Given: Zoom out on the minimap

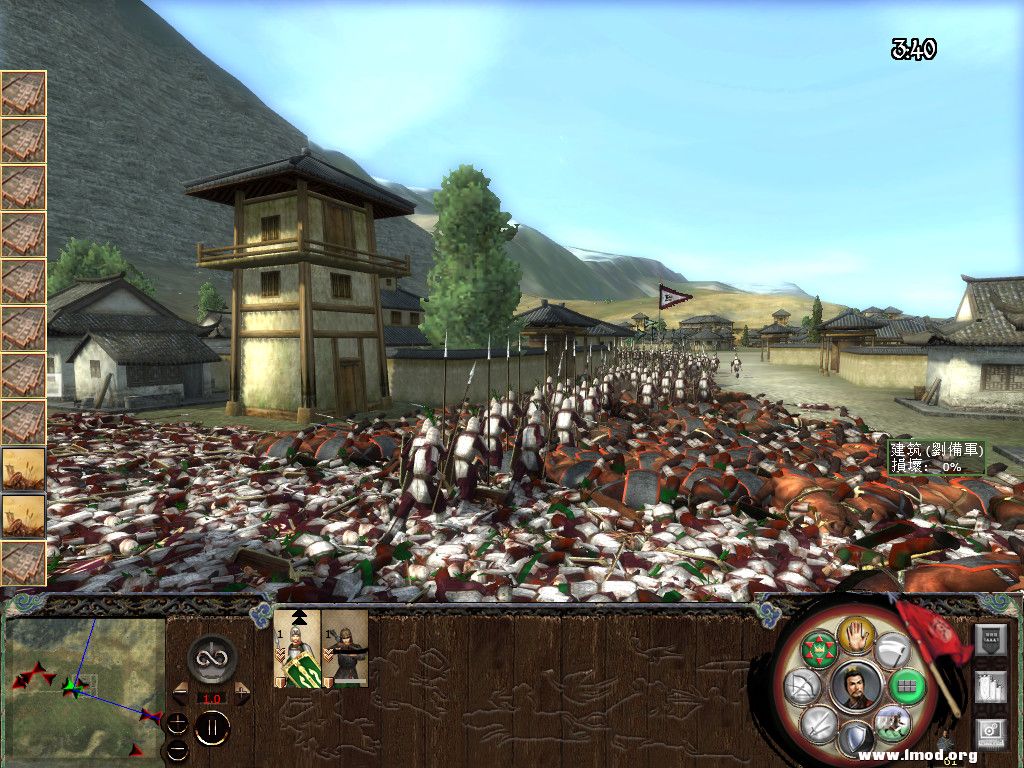Looking at the screenshot, I should (177, 749).
